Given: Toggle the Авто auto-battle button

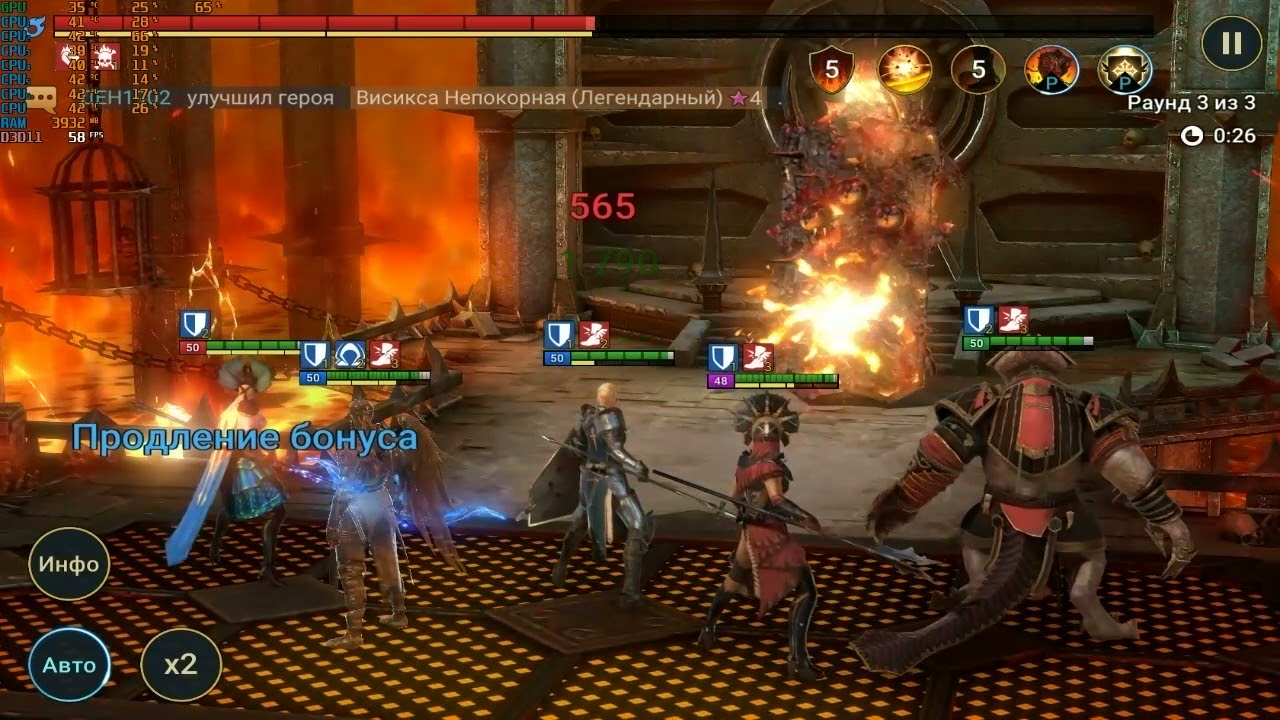Looking at the screenshot, I should 69,665.
